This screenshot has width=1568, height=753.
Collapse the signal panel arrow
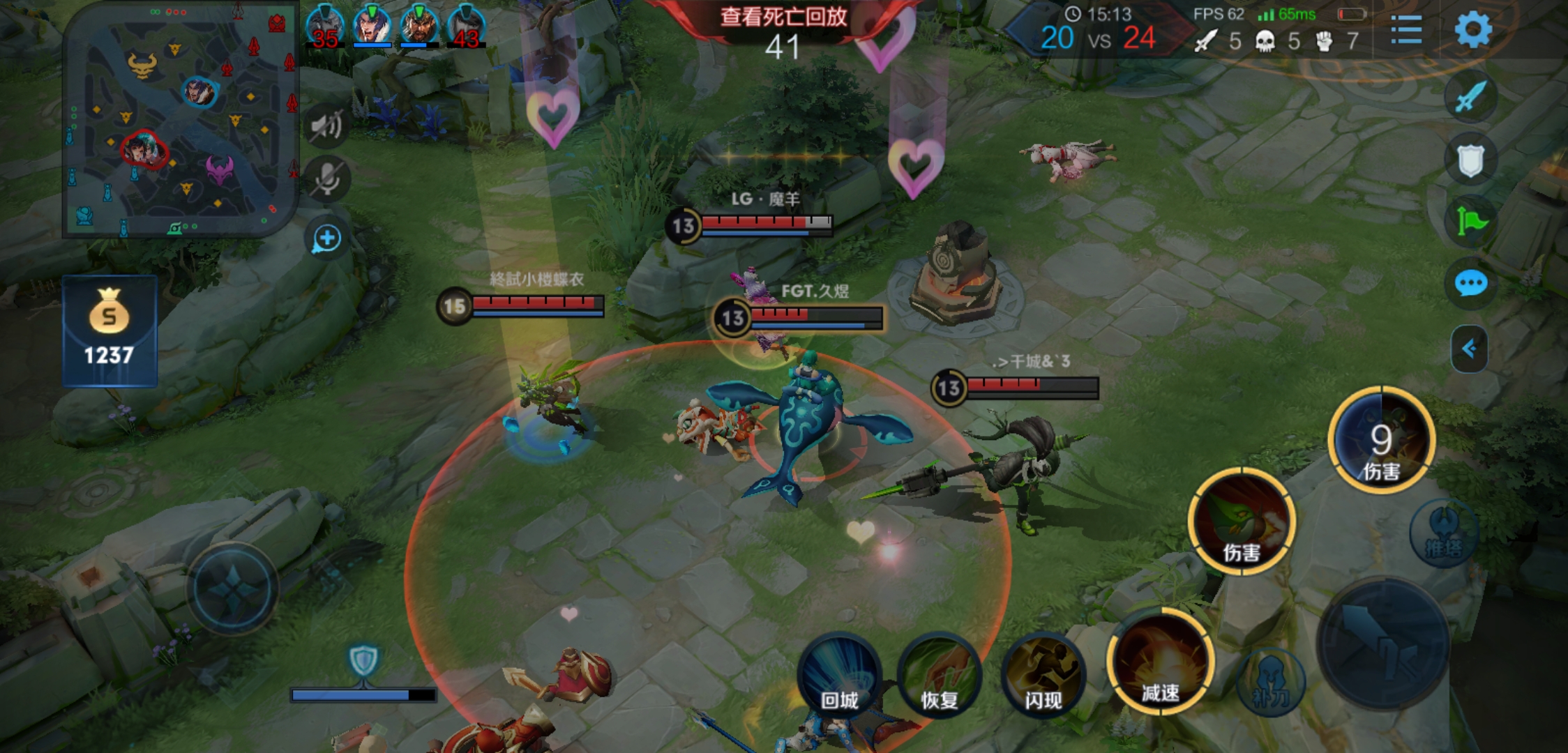click(1469, 348)
